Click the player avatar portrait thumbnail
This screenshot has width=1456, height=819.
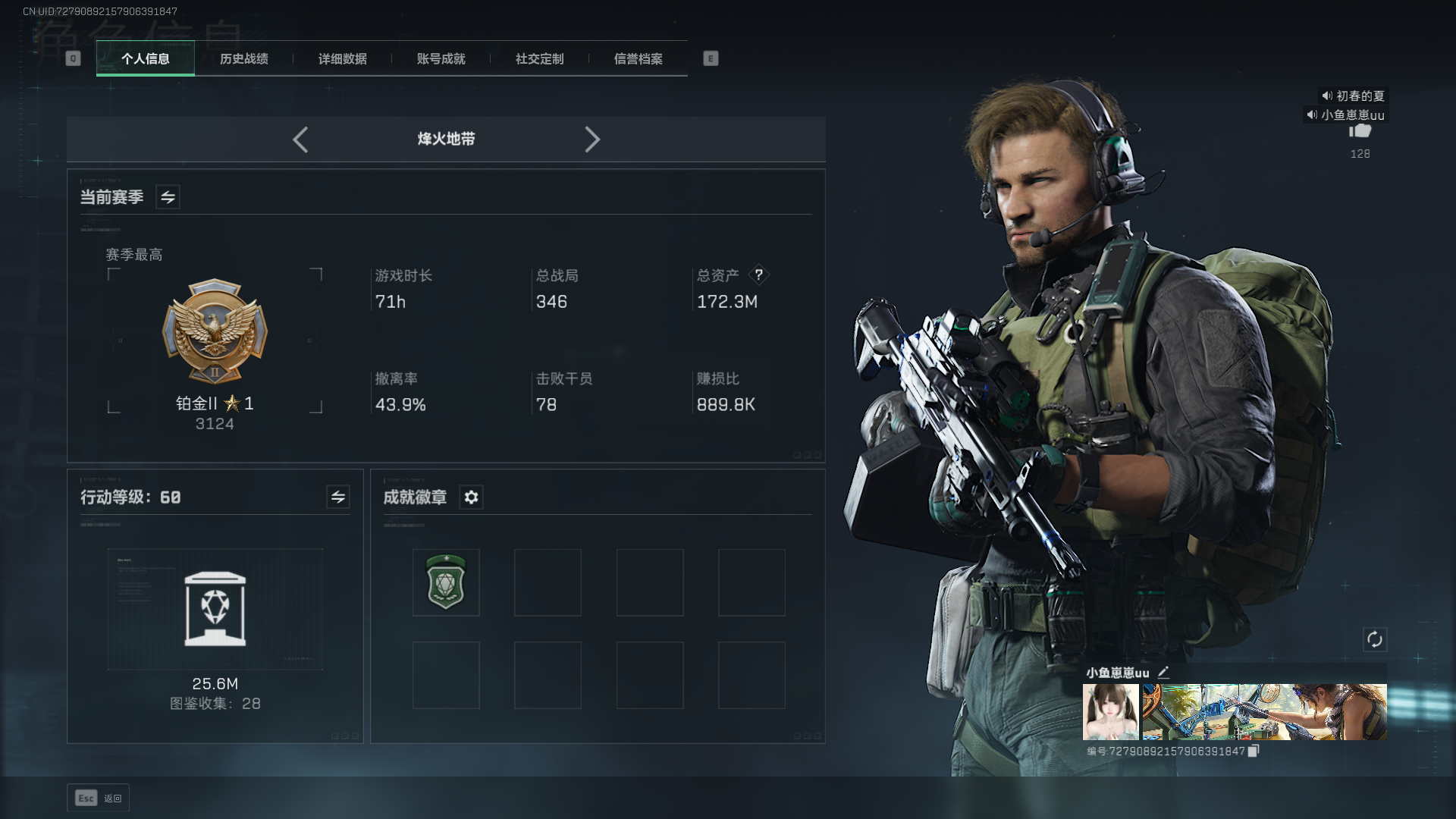point(1111,712)
